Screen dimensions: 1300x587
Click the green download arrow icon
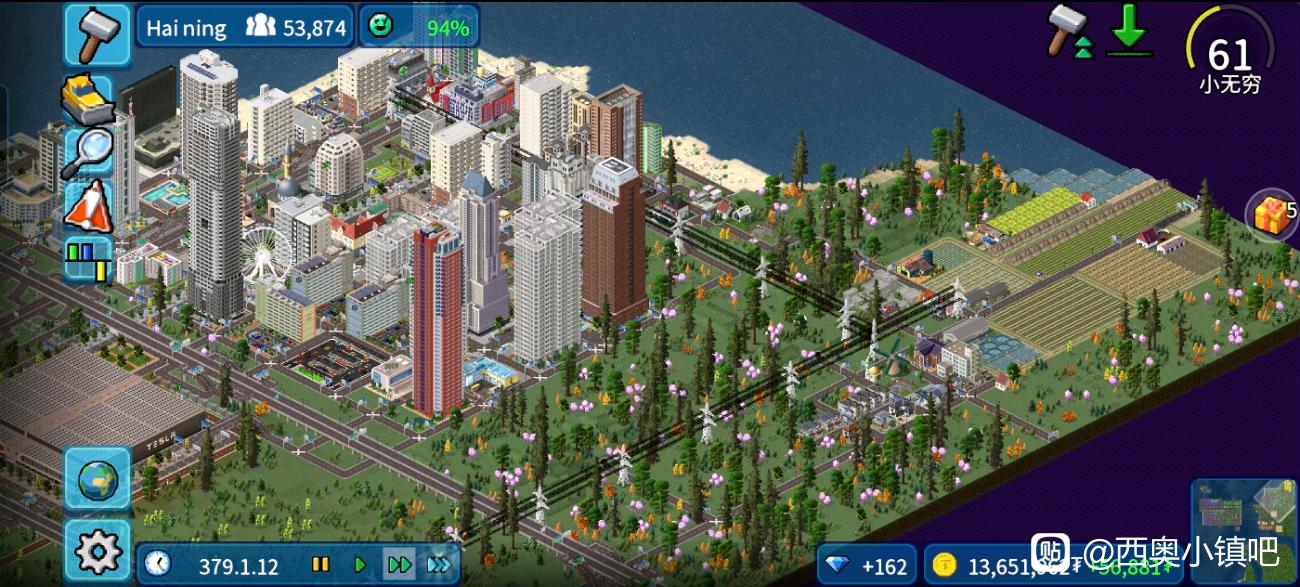pos(1129,30)
